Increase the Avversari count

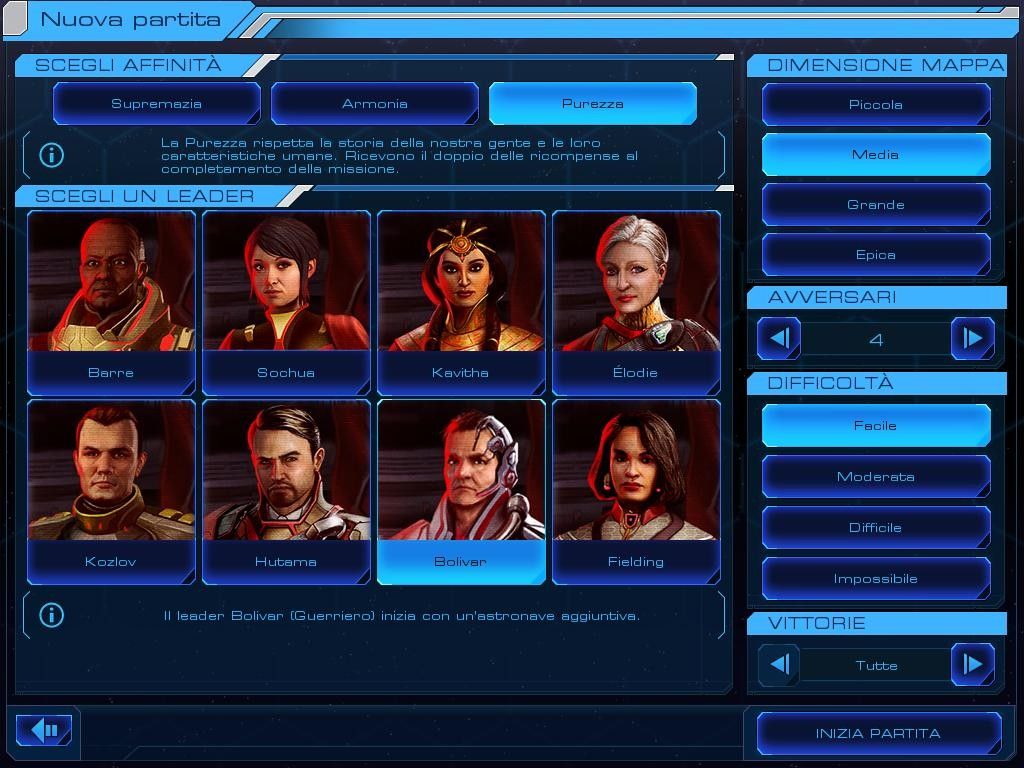[x=972, y=339]
